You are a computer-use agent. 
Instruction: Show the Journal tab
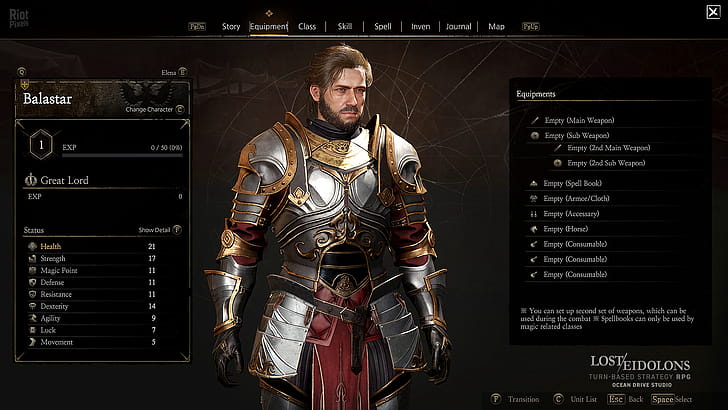click(459, 26)
